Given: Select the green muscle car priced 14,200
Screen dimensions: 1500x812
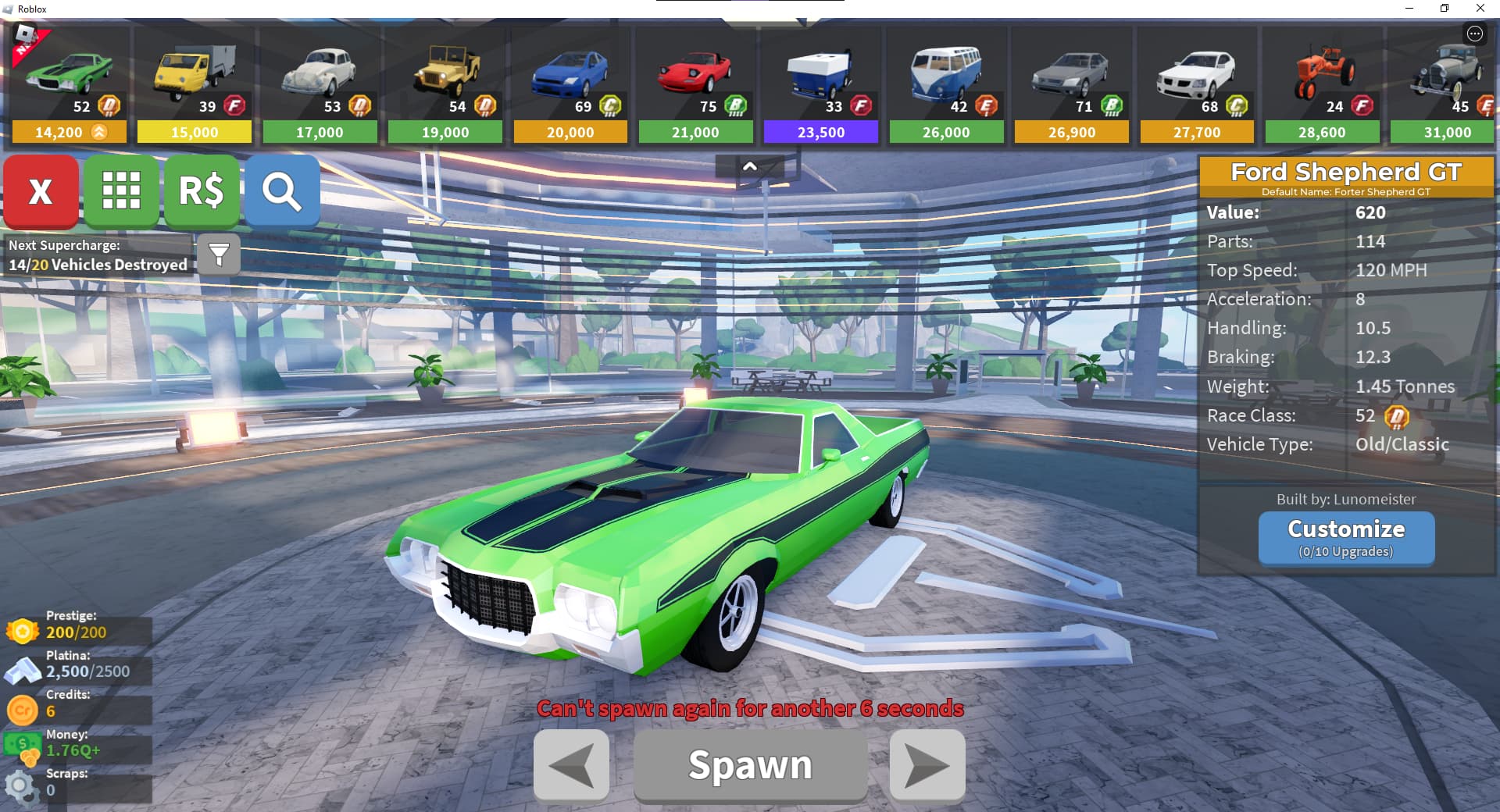Looking at the screenshot, I should 70,86.
